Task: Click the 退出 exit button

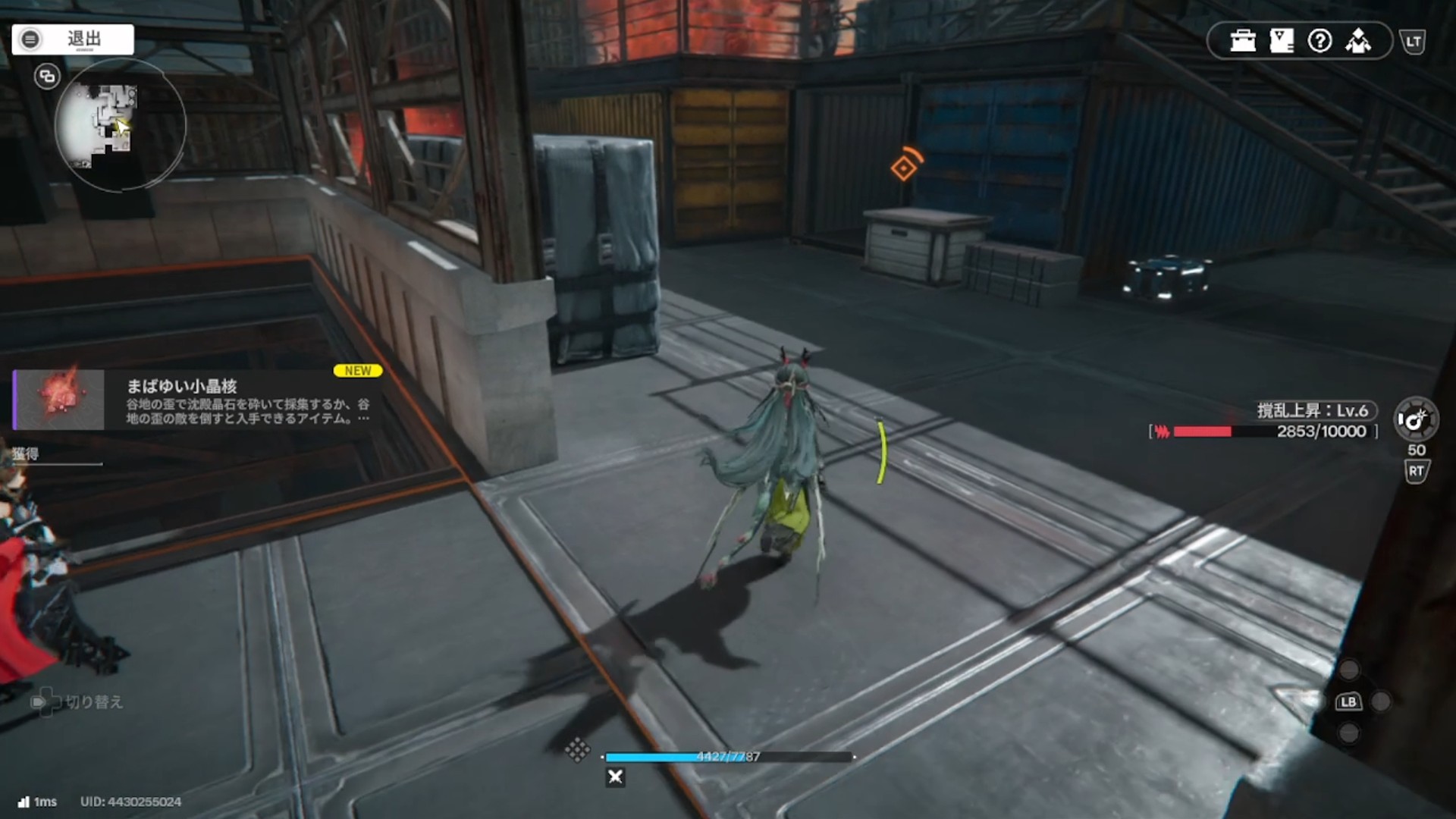Action: (73, 39)
